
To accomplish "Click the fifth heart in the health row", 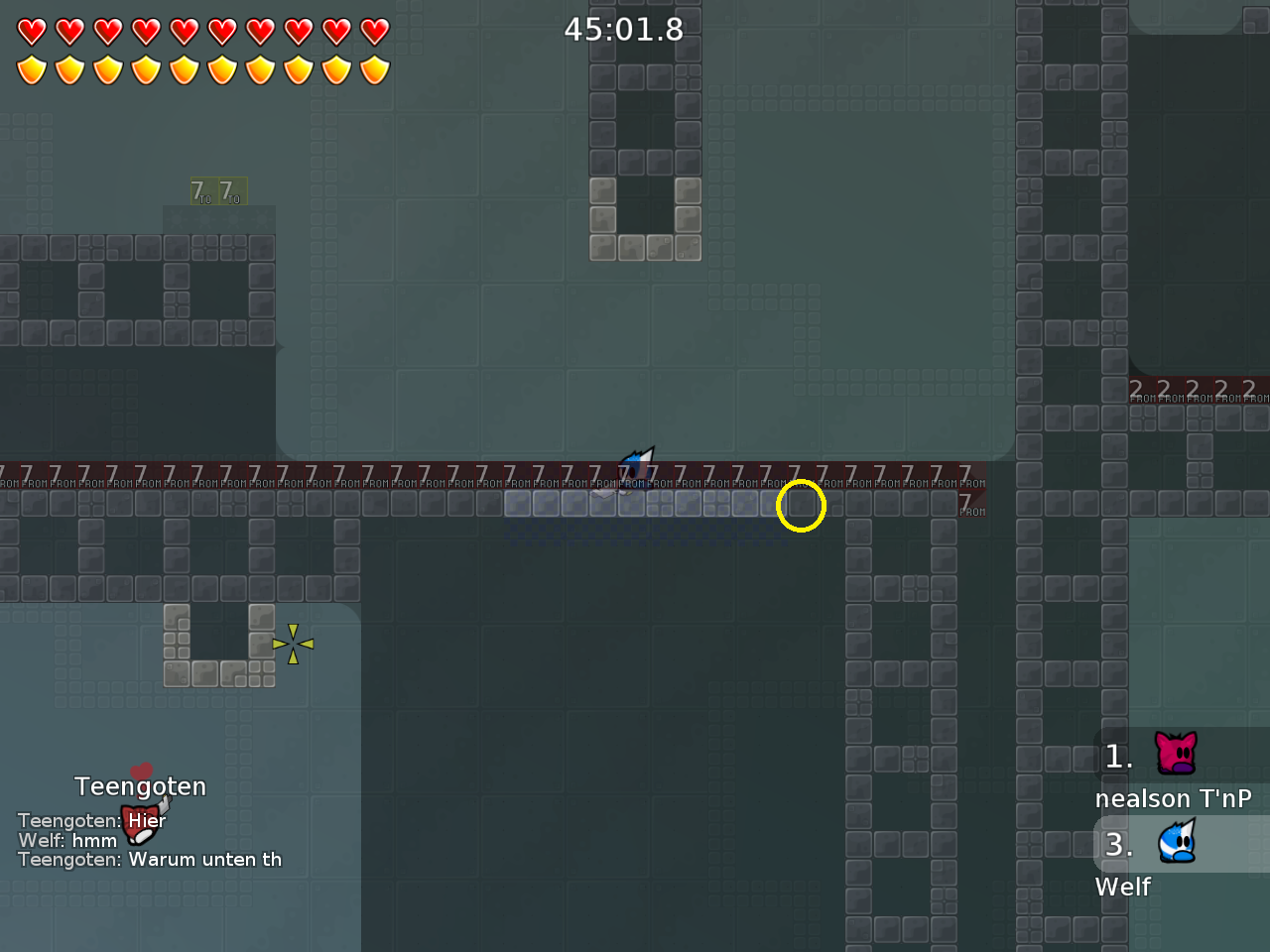I will click(x=184, y=31).
